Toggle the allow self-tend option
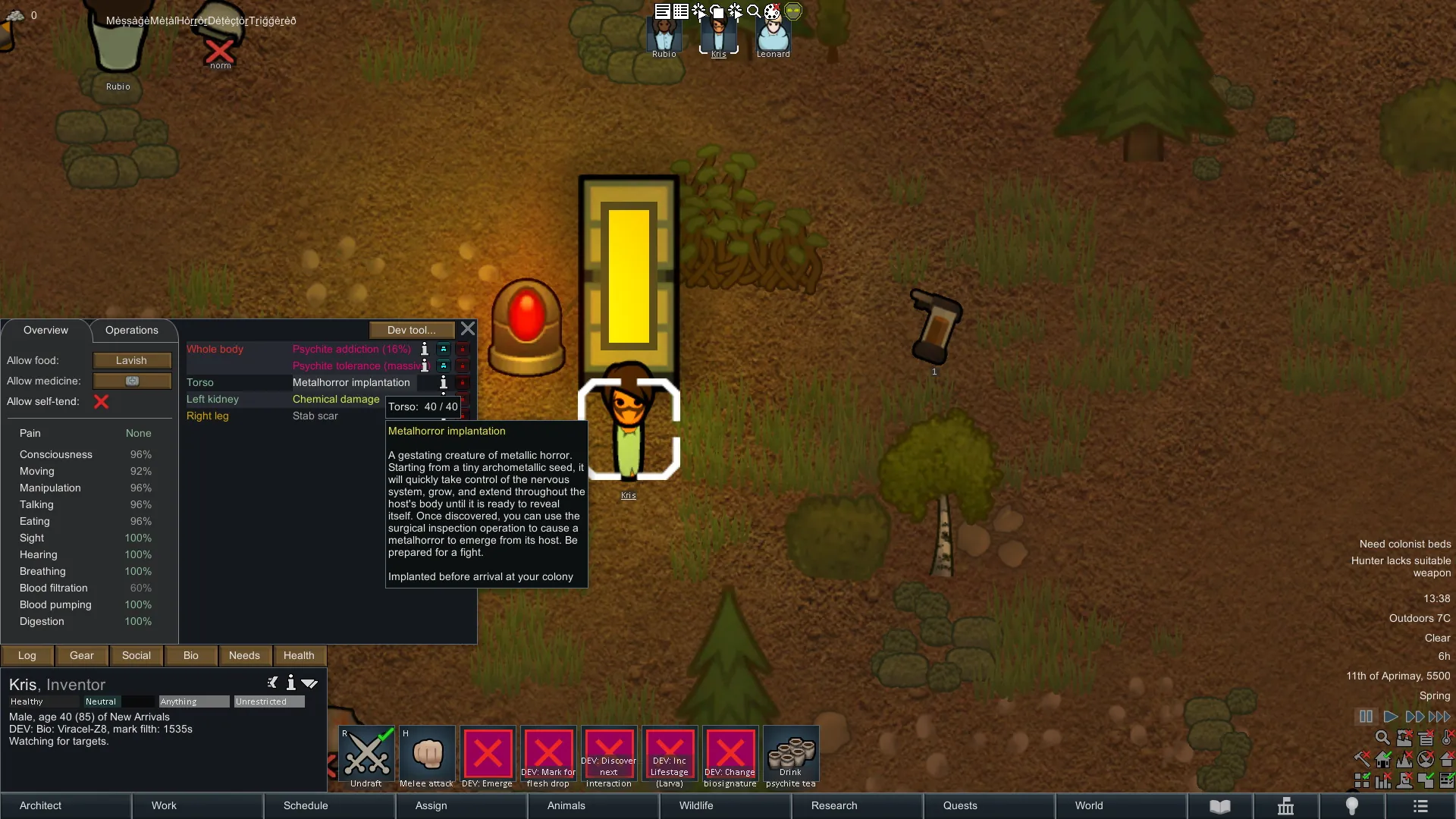 [101, 402]
